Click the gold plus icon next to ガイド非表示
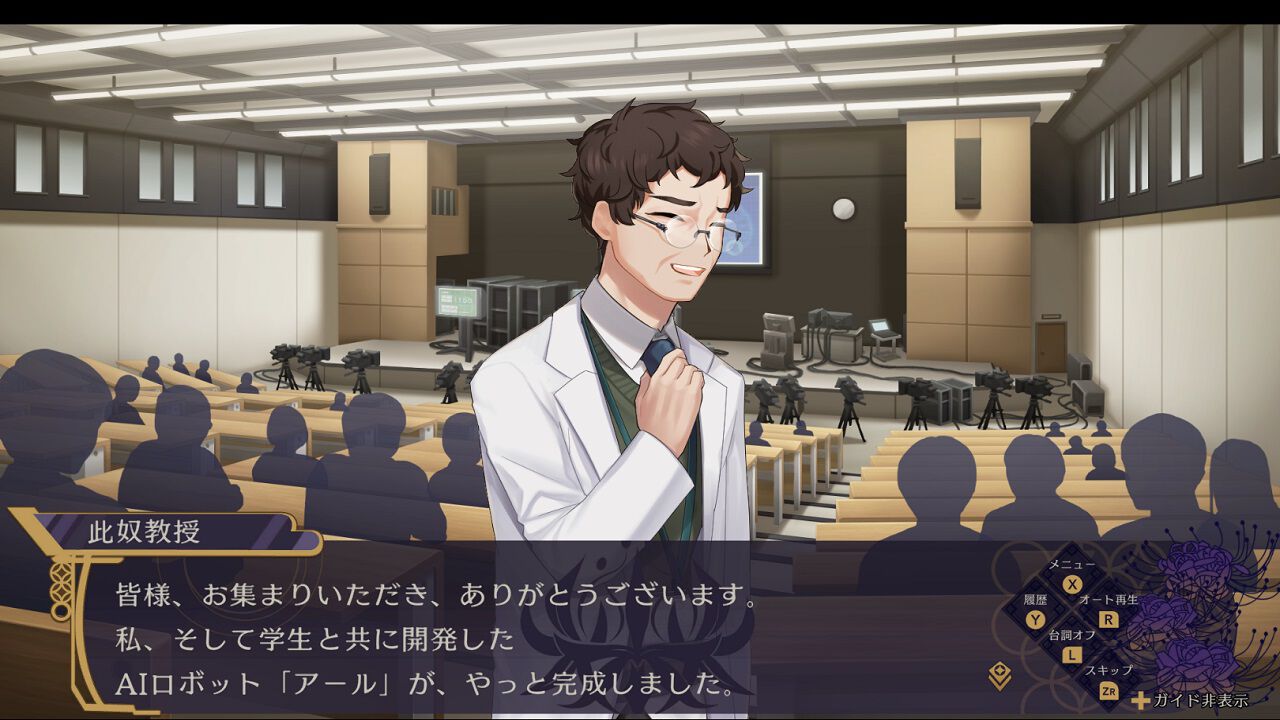The image size is (1280, 720). tap(1140, 700)
